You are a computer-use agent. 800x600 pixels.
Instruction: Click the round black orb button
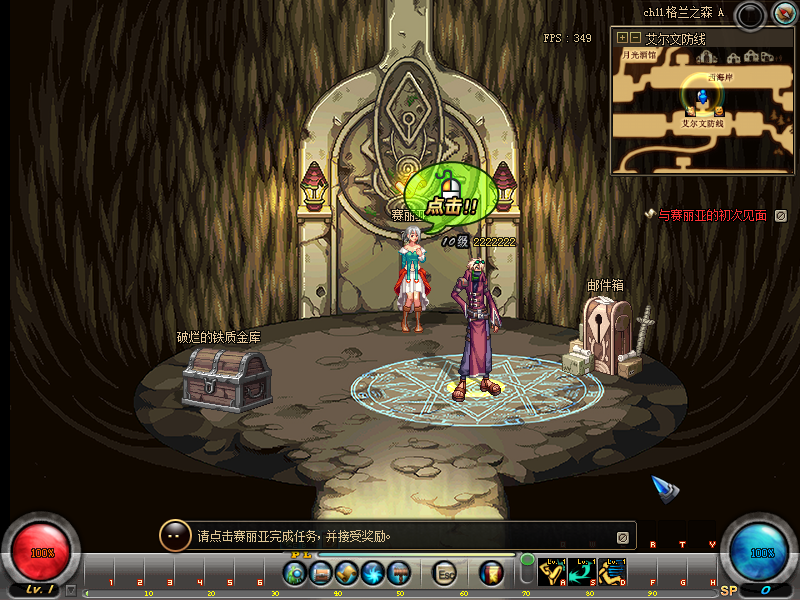(750, 14)
